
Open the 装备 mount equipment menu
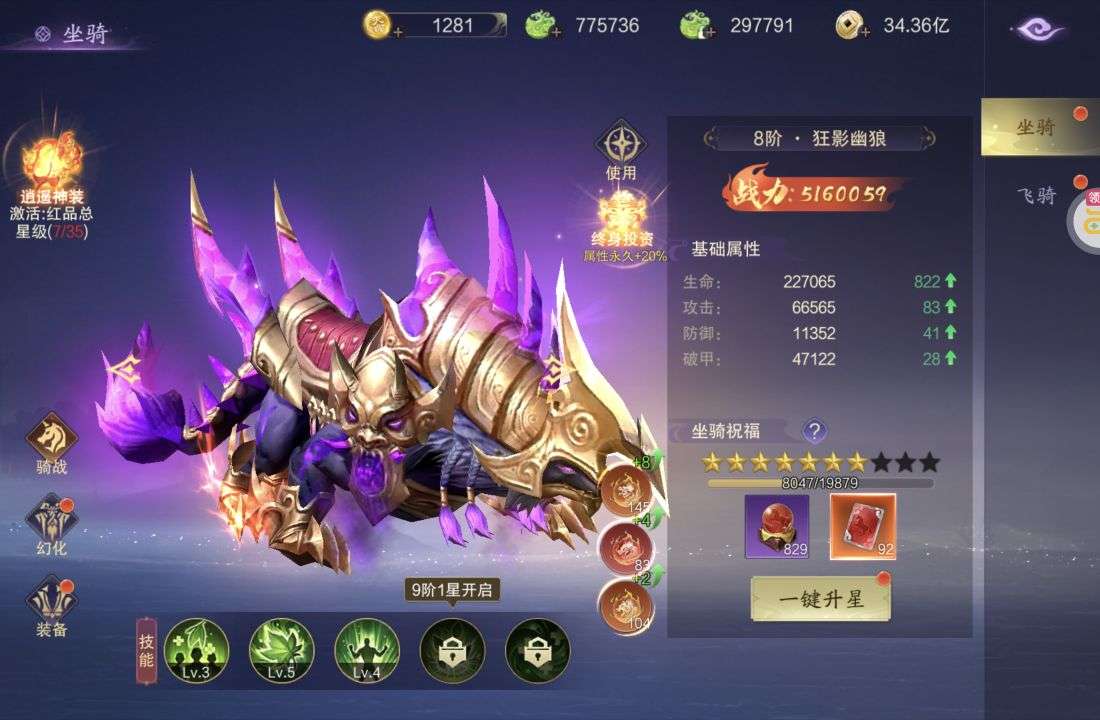[51, 603]
